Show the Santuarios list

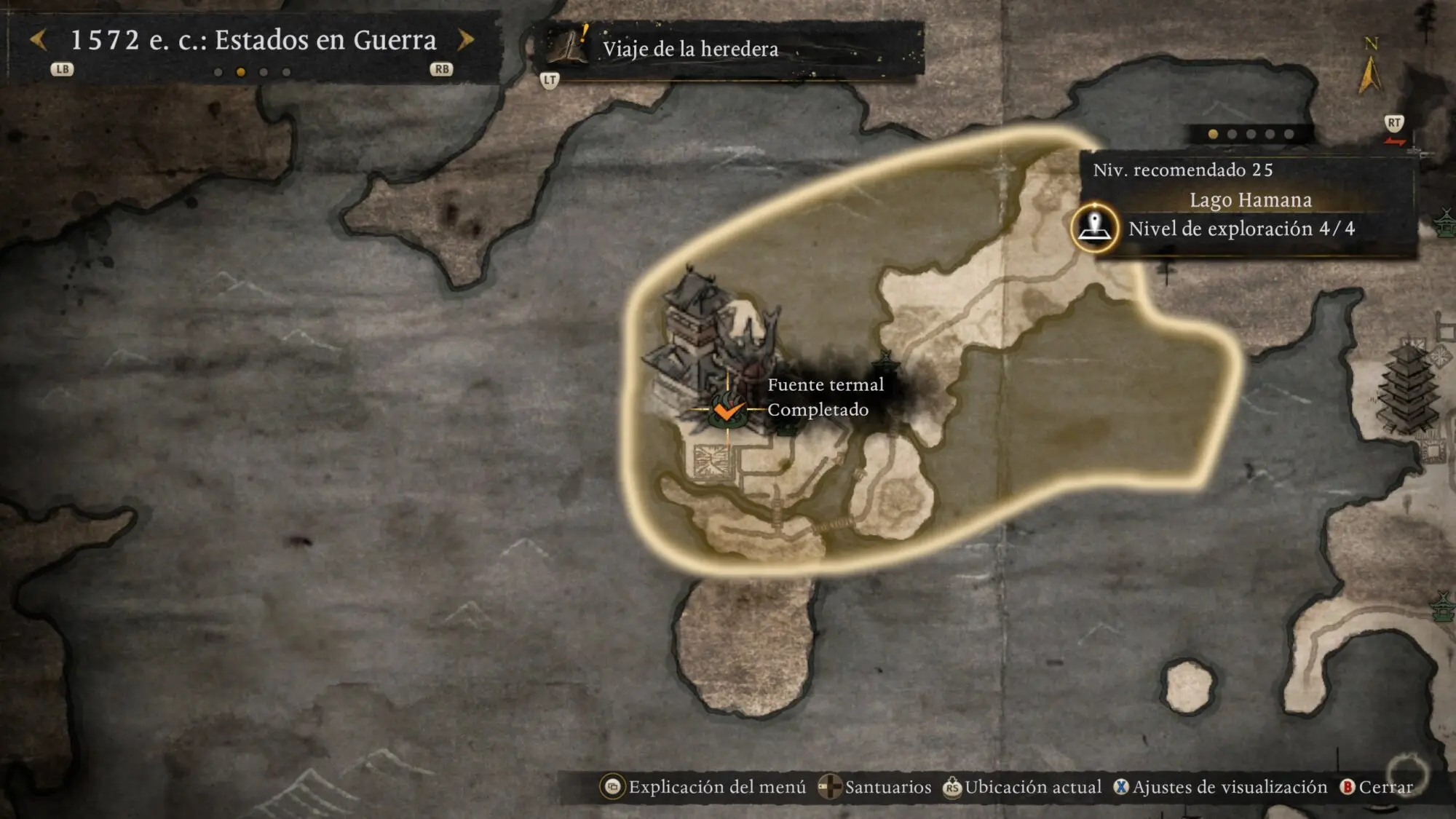point(874,787)
